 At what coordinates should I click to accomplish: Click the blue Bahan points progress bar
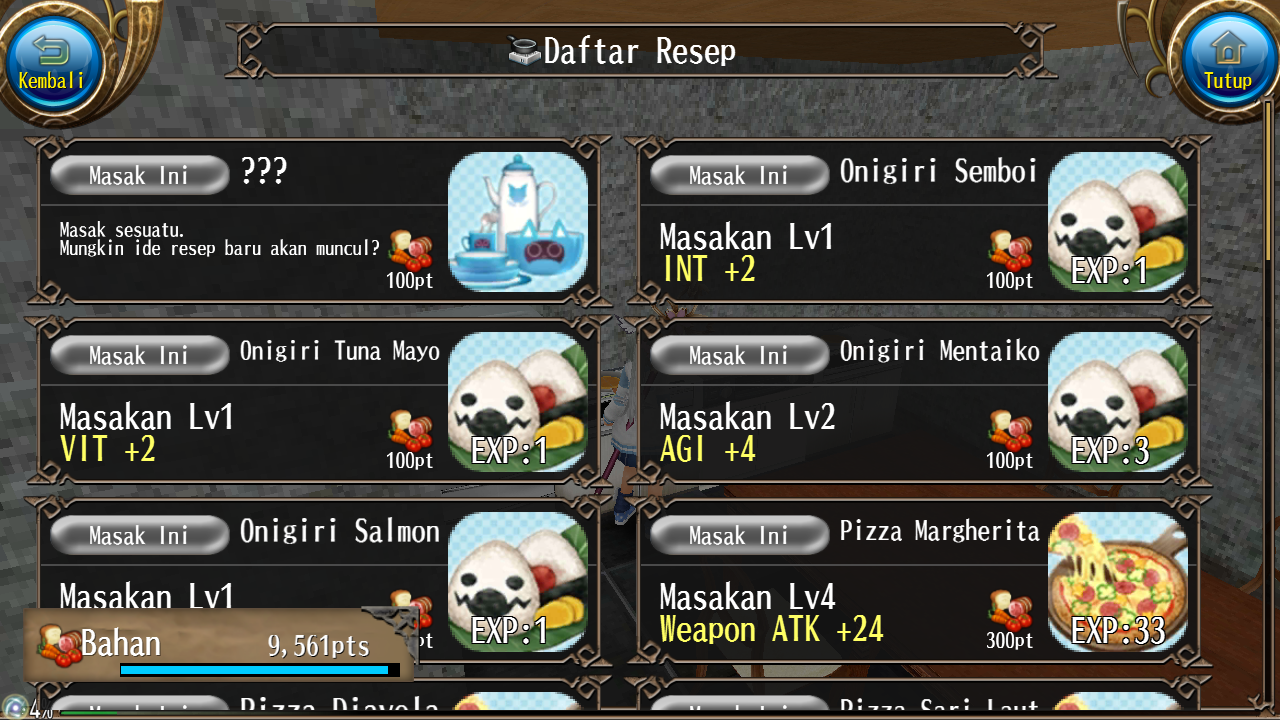tap(255, 670)
